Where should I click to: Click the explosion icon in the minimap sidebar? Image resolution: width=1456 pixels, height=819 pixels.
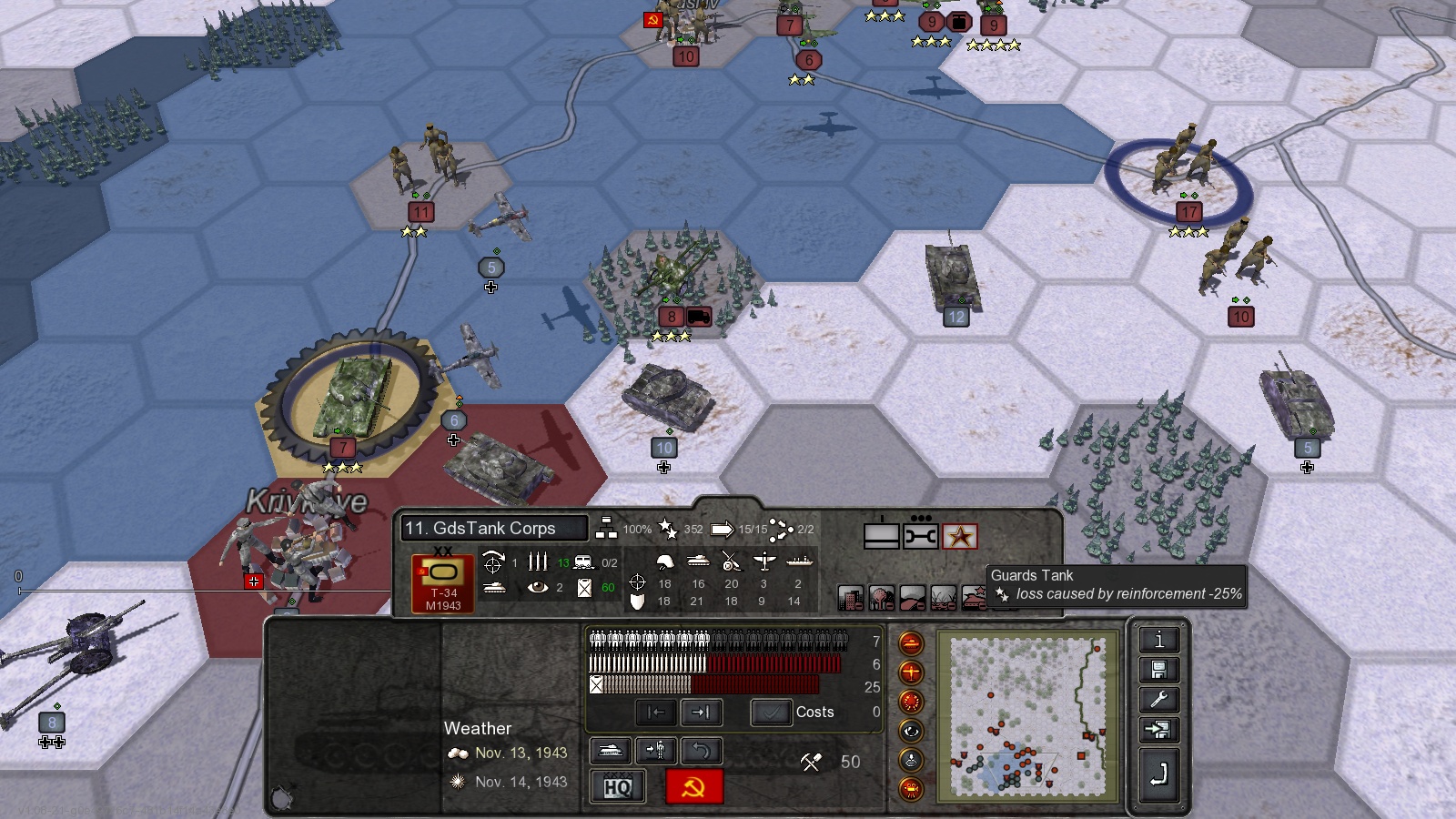pos(911,702)
